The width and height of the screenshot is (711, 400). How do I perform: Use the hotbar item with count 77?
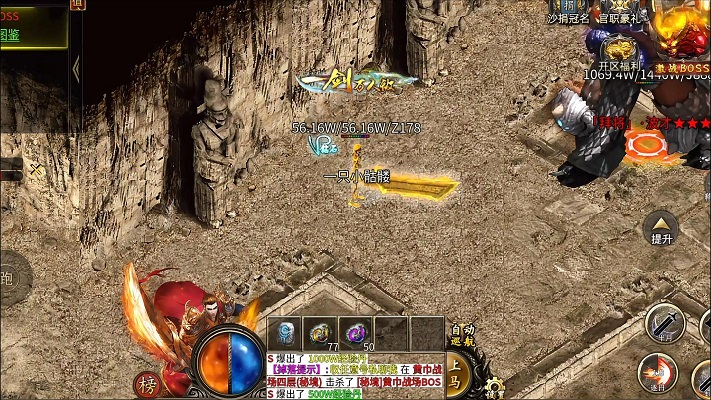(x=322, y=334)
